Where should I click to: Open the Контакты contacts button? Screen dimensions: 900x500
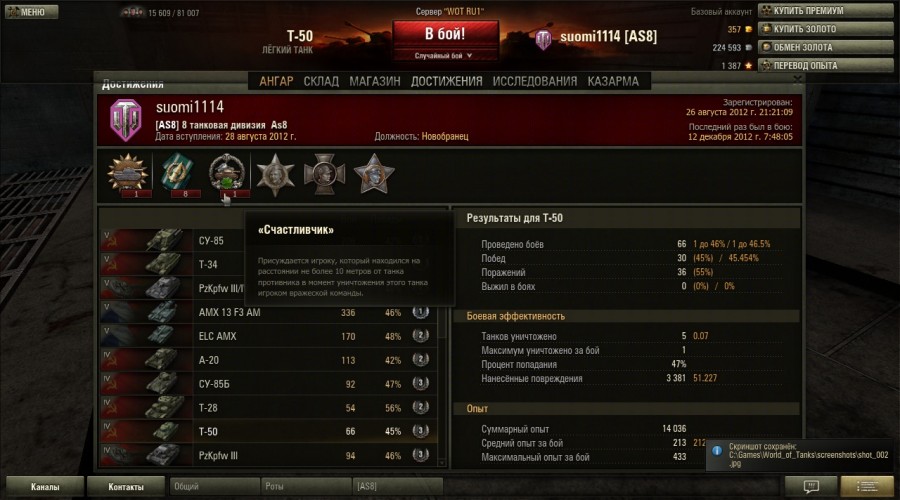124,487
